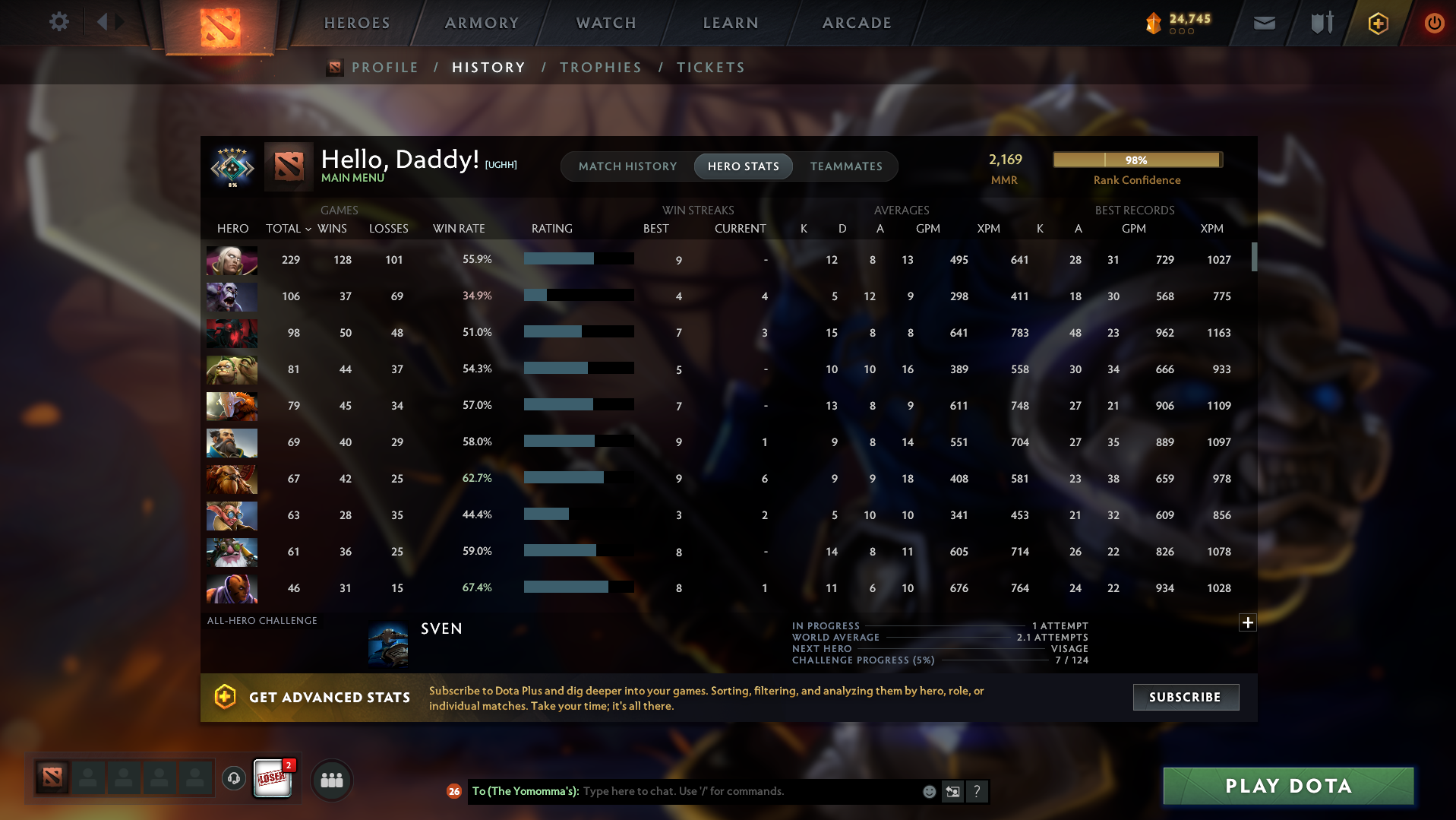Open the emoticon smiley in the chat bar
This screenshot has width=1456, height=820.
(928, 791)
